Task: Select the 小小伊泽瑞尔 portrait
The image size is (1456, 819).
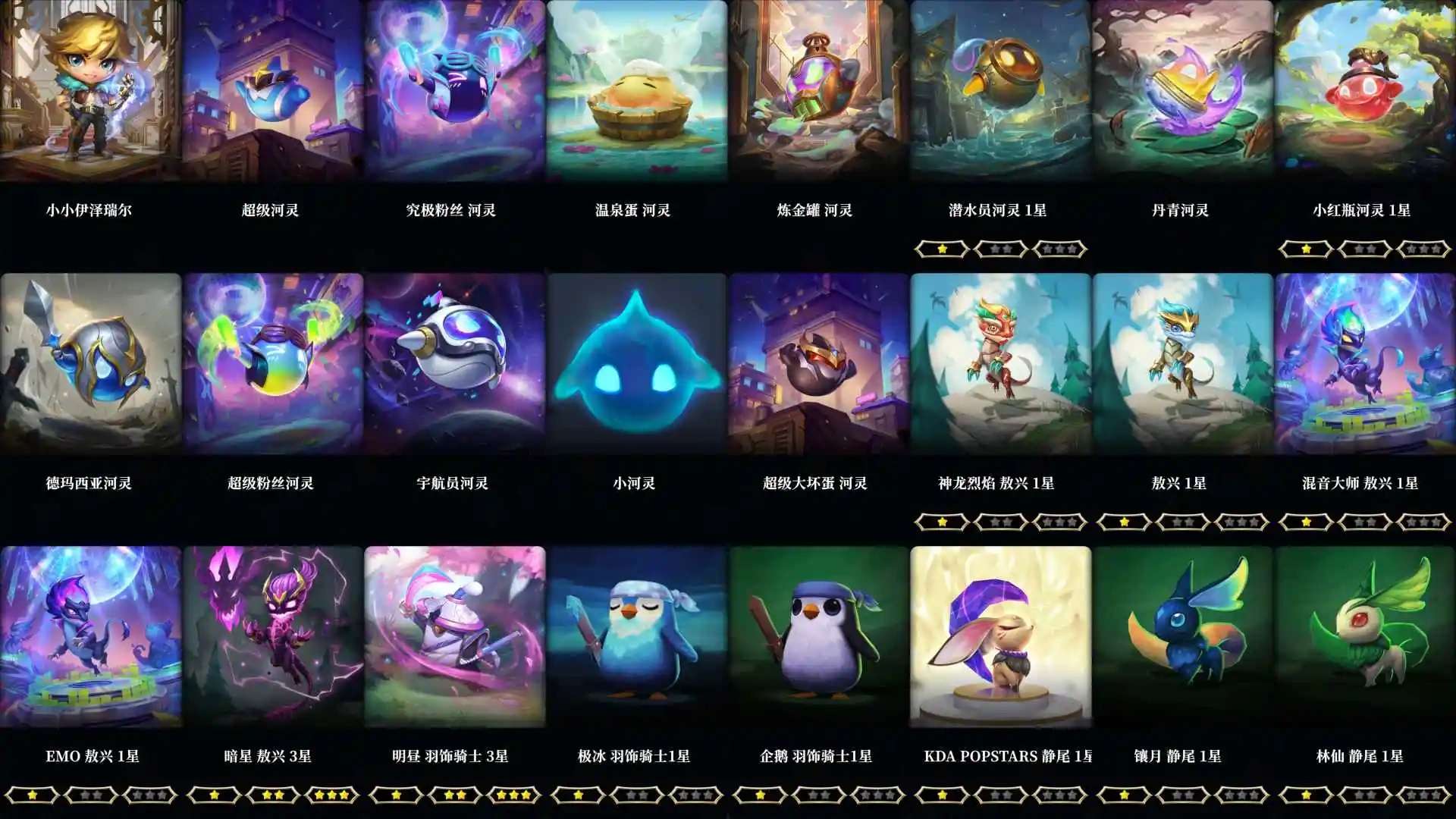Action: (x=91, y=91)
